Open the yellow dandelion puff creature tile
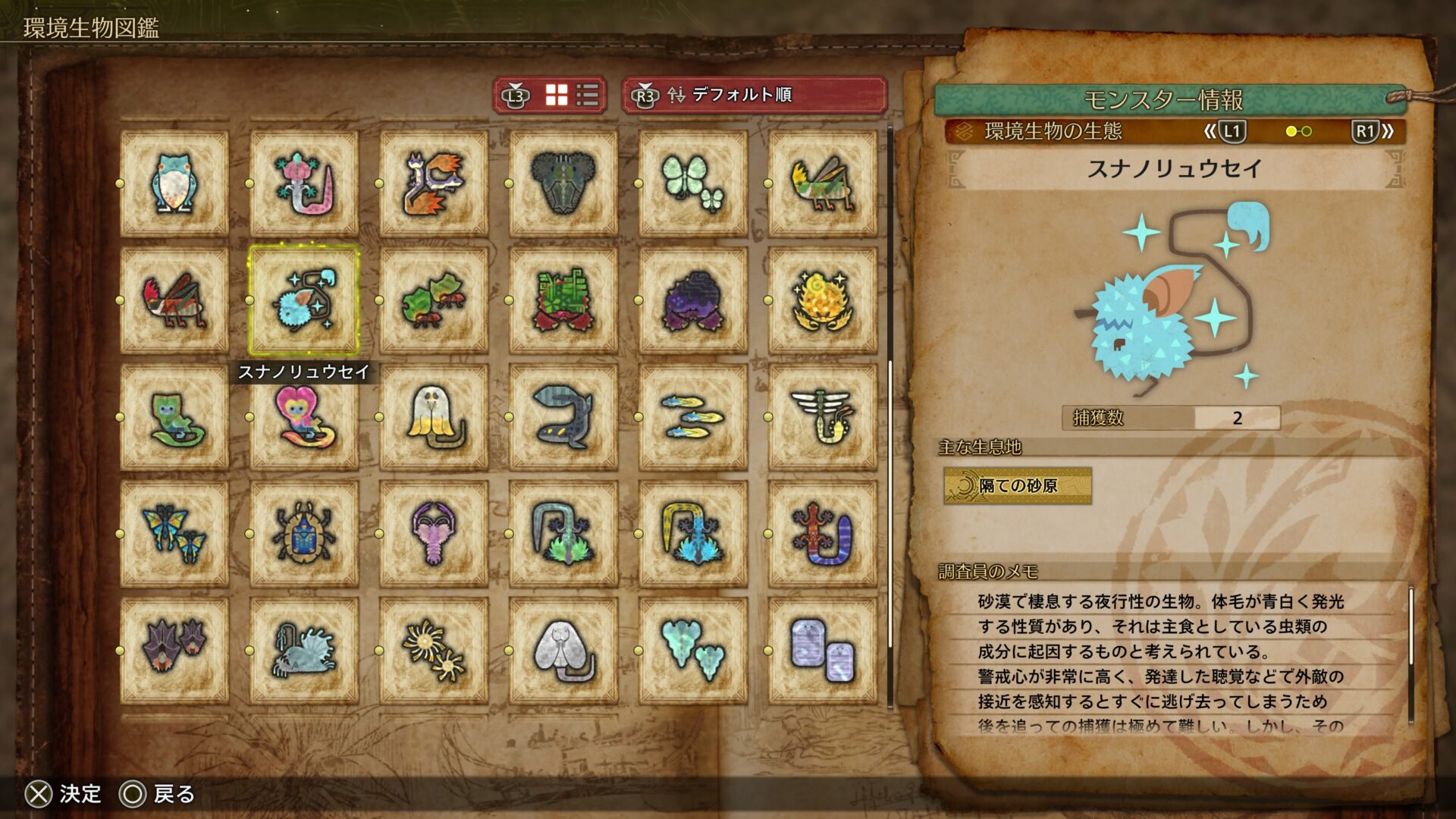 tap(434, 651)
